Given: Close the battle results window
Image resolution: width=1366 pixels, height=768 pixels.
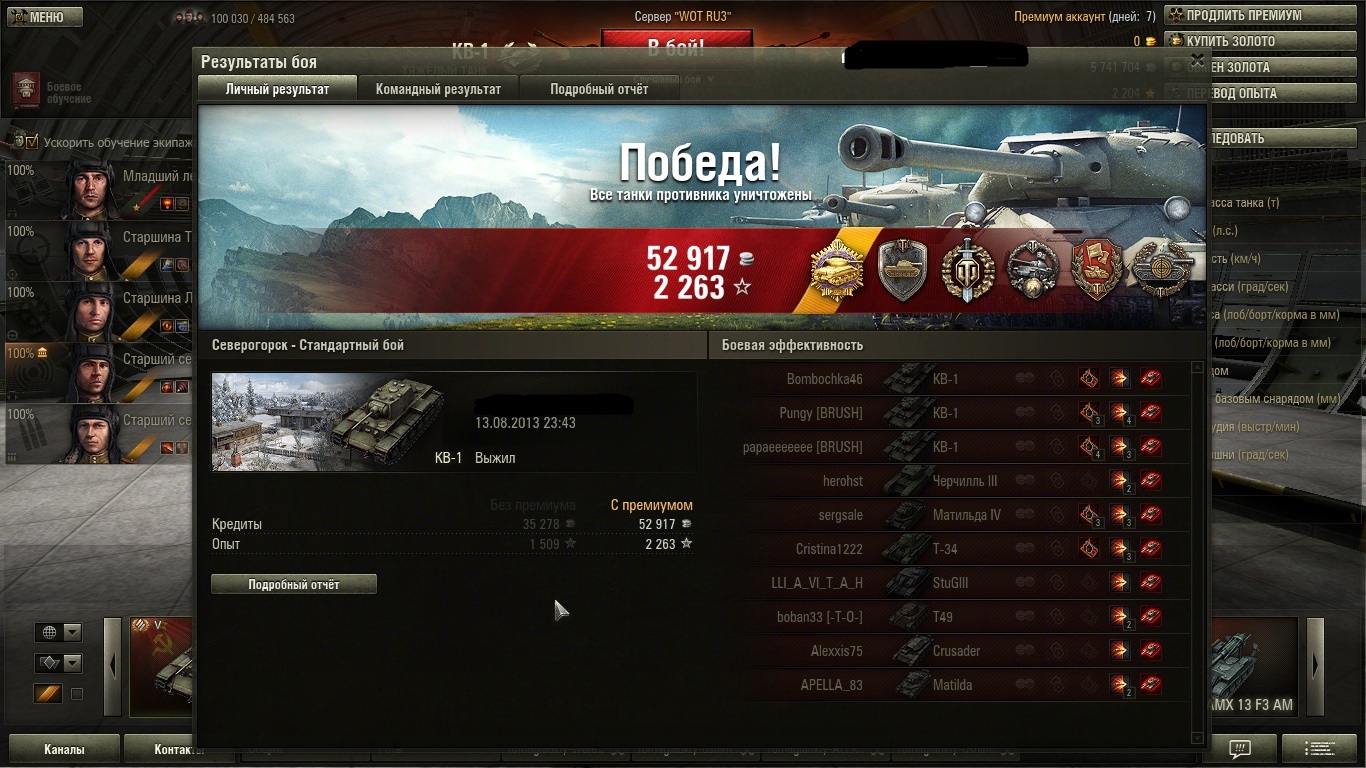Looking at the screenshot, I should tap(1197, 60).
